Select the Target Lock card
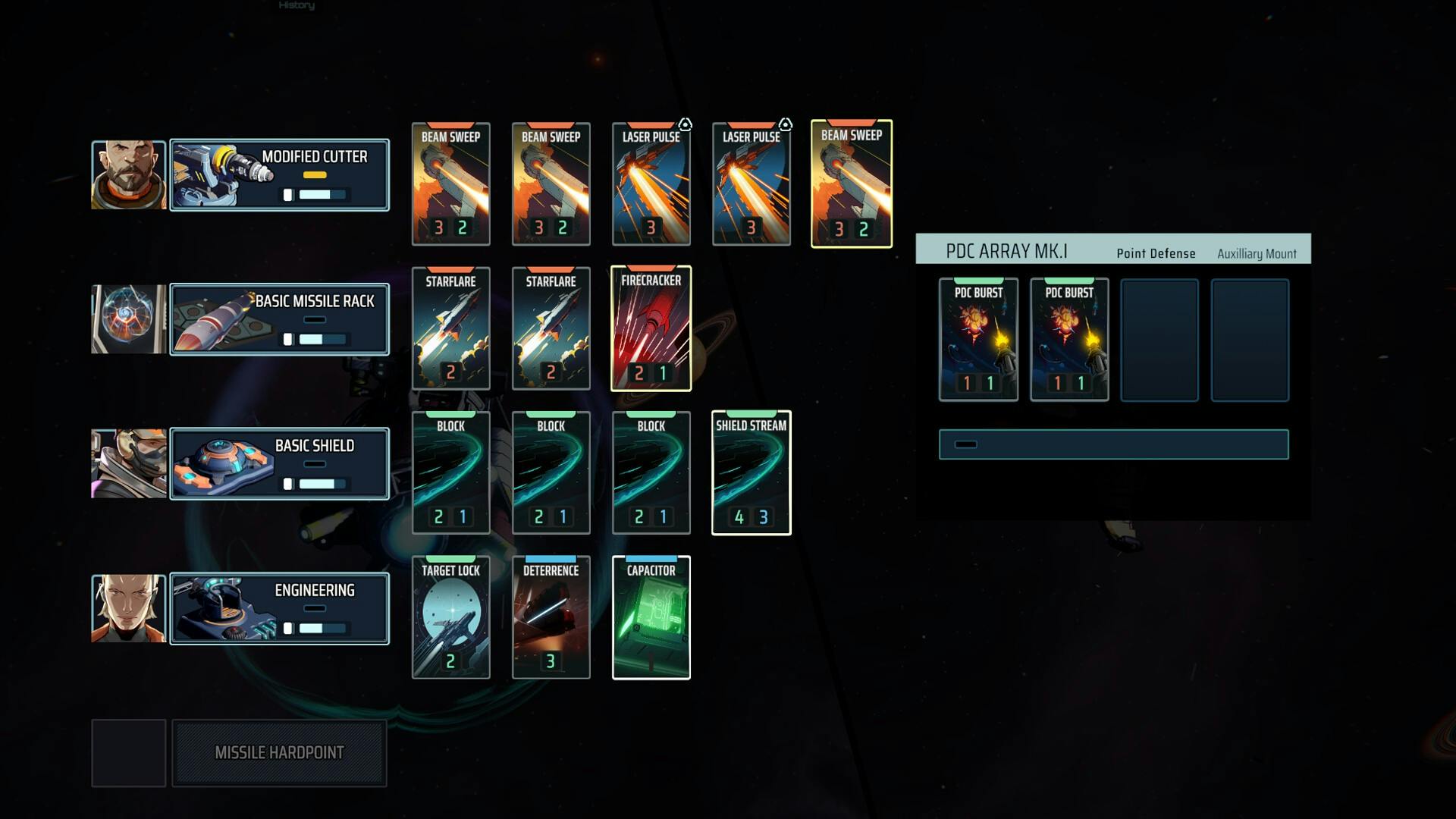 tap(450, 617)
